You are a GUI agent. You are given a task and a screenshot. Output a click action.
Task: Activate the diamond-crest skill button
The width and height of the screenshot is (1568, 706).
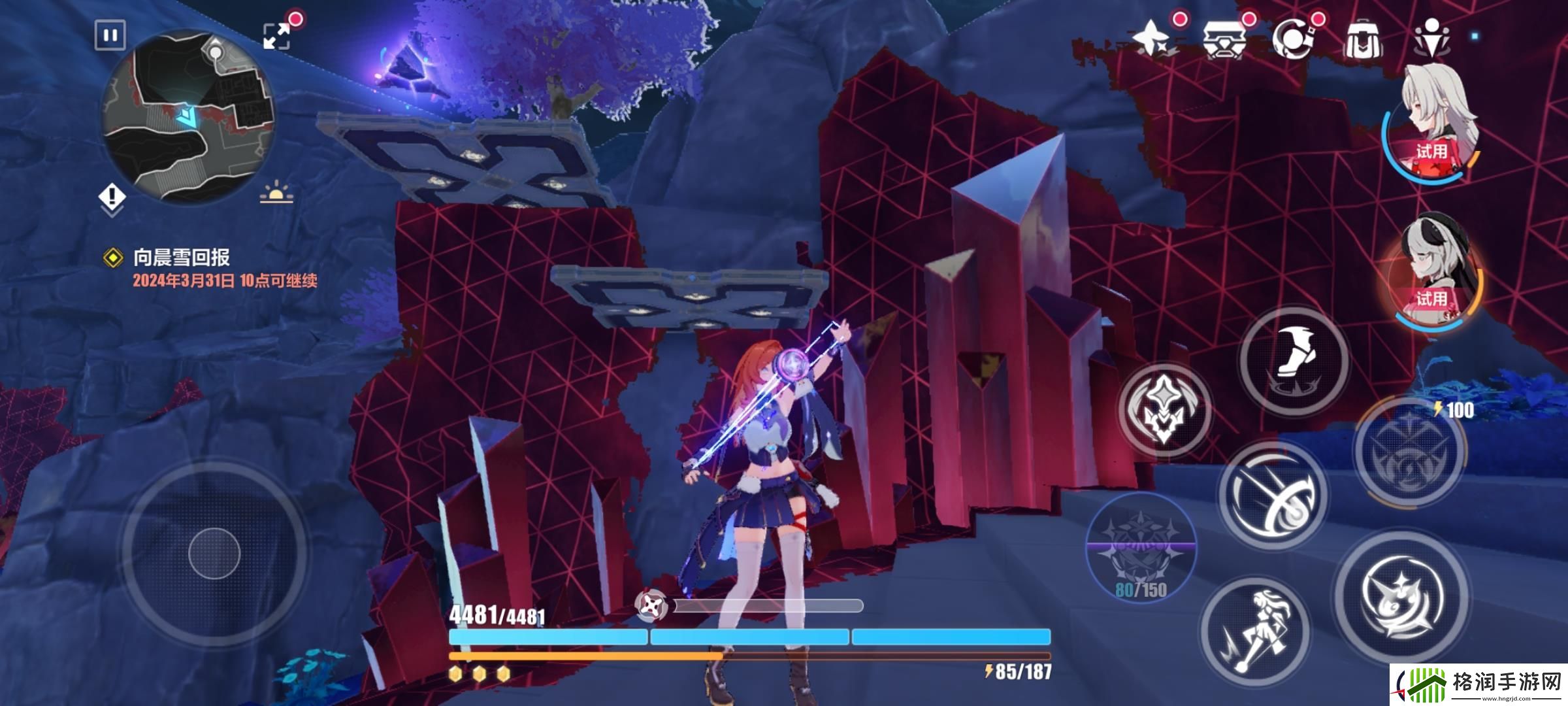click(x=1164, y=410)
